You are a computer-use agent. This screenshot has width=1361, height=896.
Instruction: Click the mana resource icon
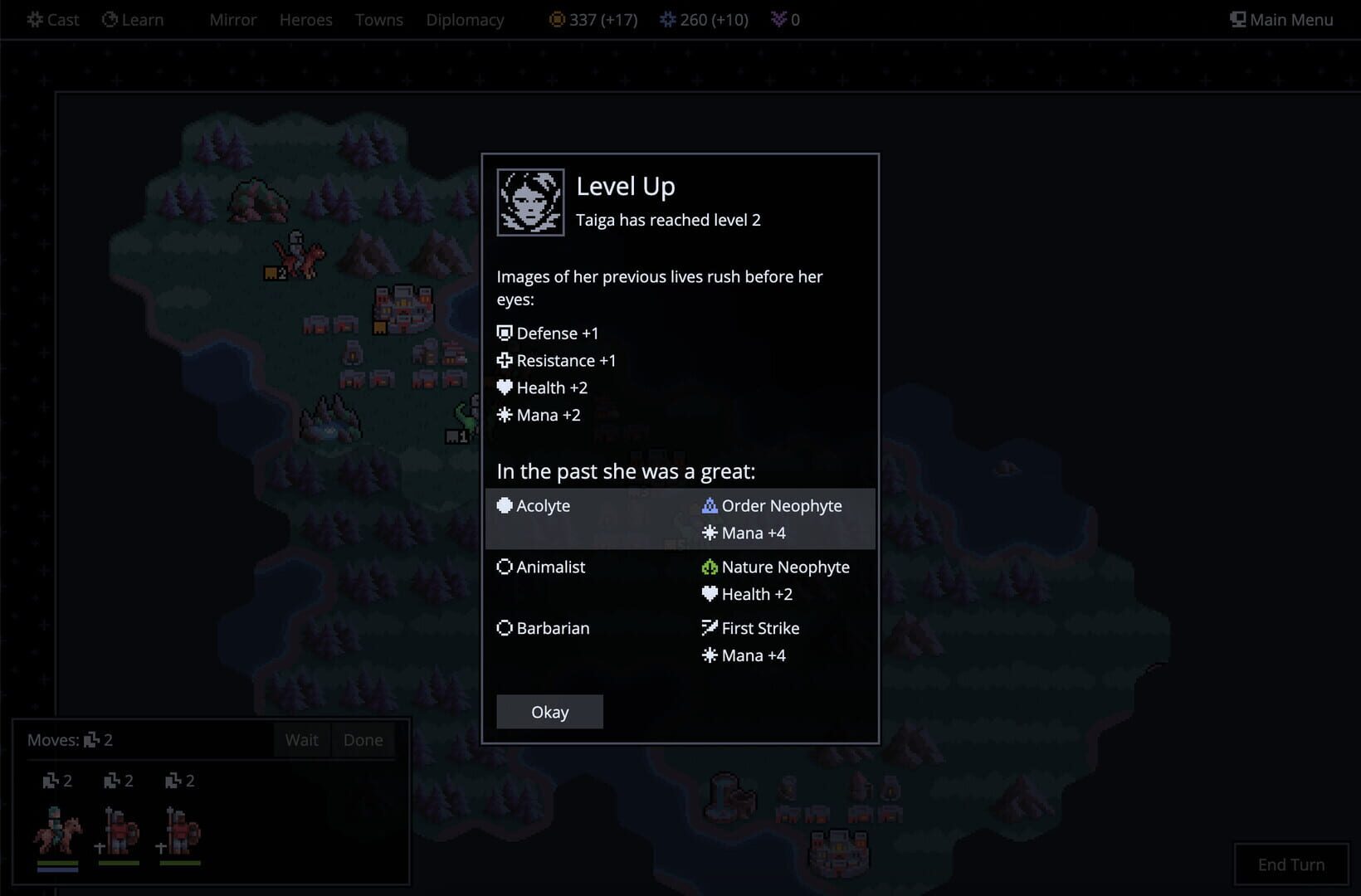pyautogui.click(x=668, y=19)
